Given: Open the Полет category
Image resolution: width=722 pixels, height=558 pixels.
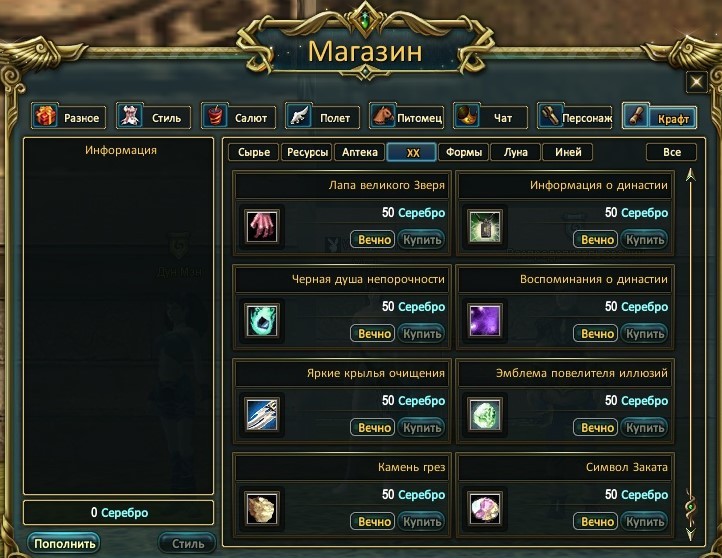Looking at the screenshot, I should (x=322, y=117).
